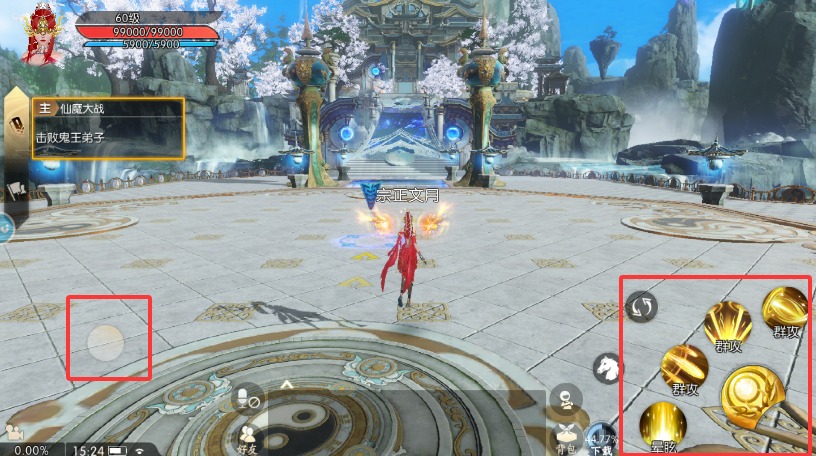The width and height of the screenshot is (816, 456).
Task: Activate the 晕眩 stun skill
Action: pos(662,424)
